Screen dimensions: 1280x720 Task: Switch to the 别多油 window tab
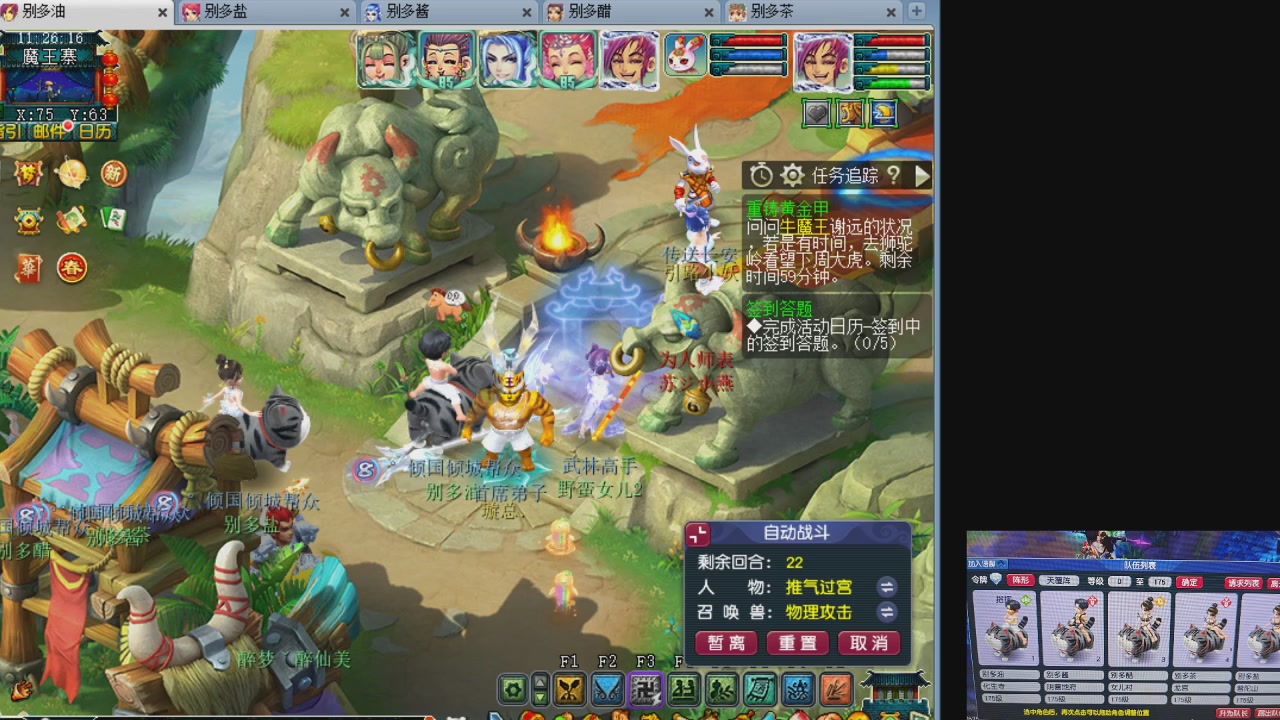(x=55, y=13)
